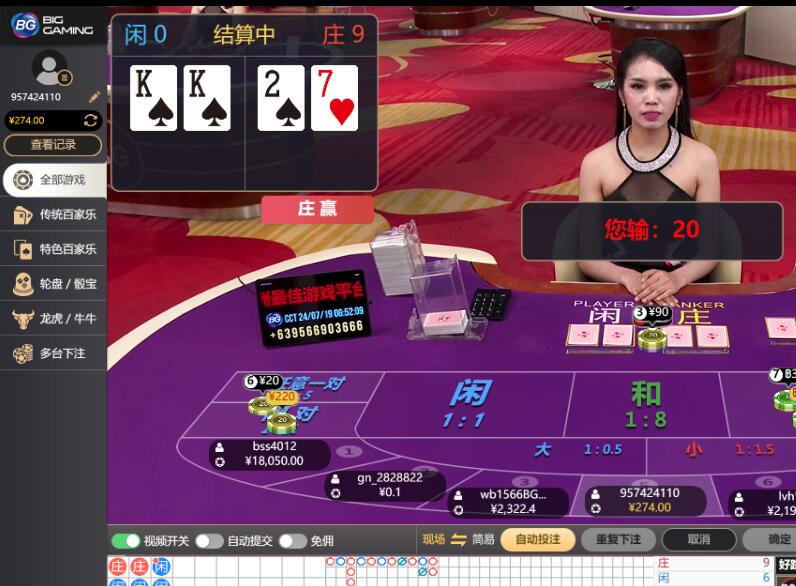Cancel the bet with 取消

point(699,540)
